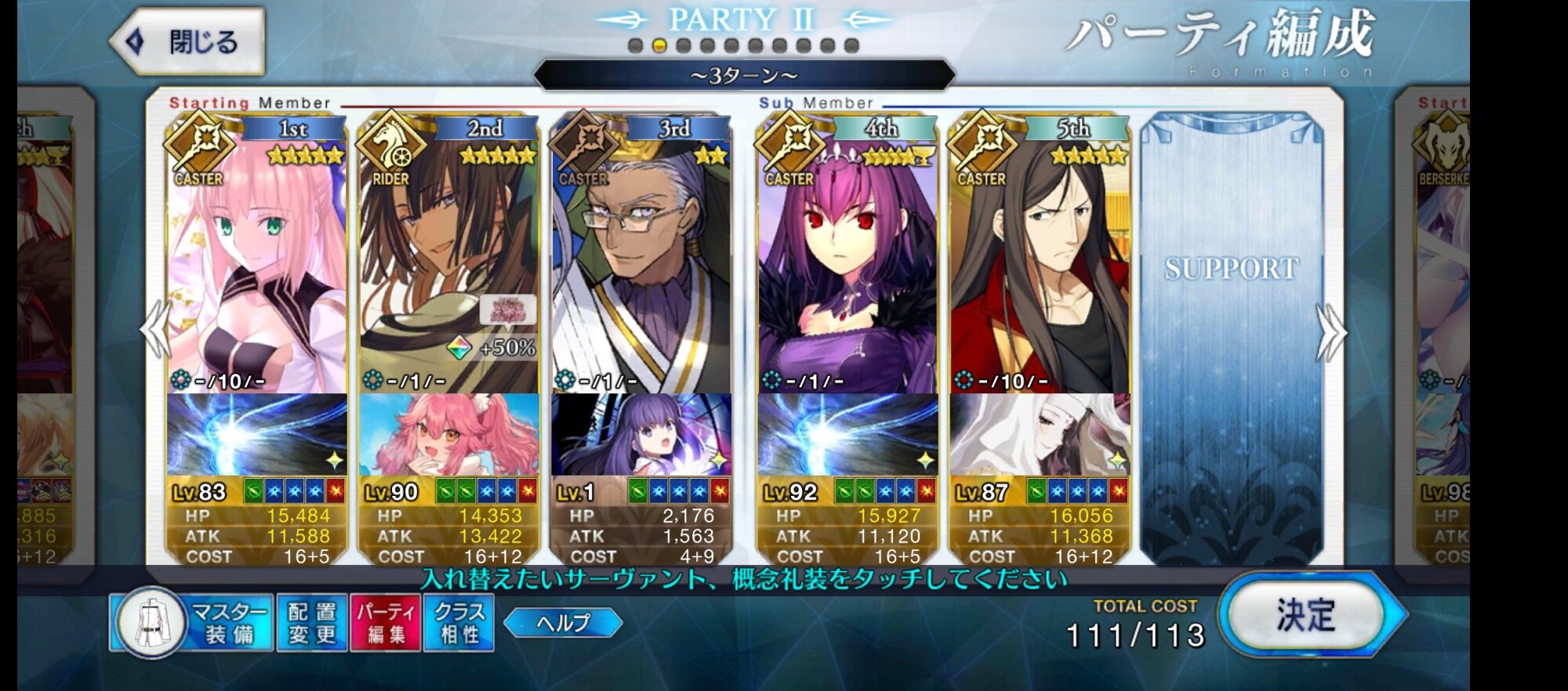Screen dimensions: 1568x691
Task: Change the pink fox-girl craft essence on Rider
Action: click(449, 435)
